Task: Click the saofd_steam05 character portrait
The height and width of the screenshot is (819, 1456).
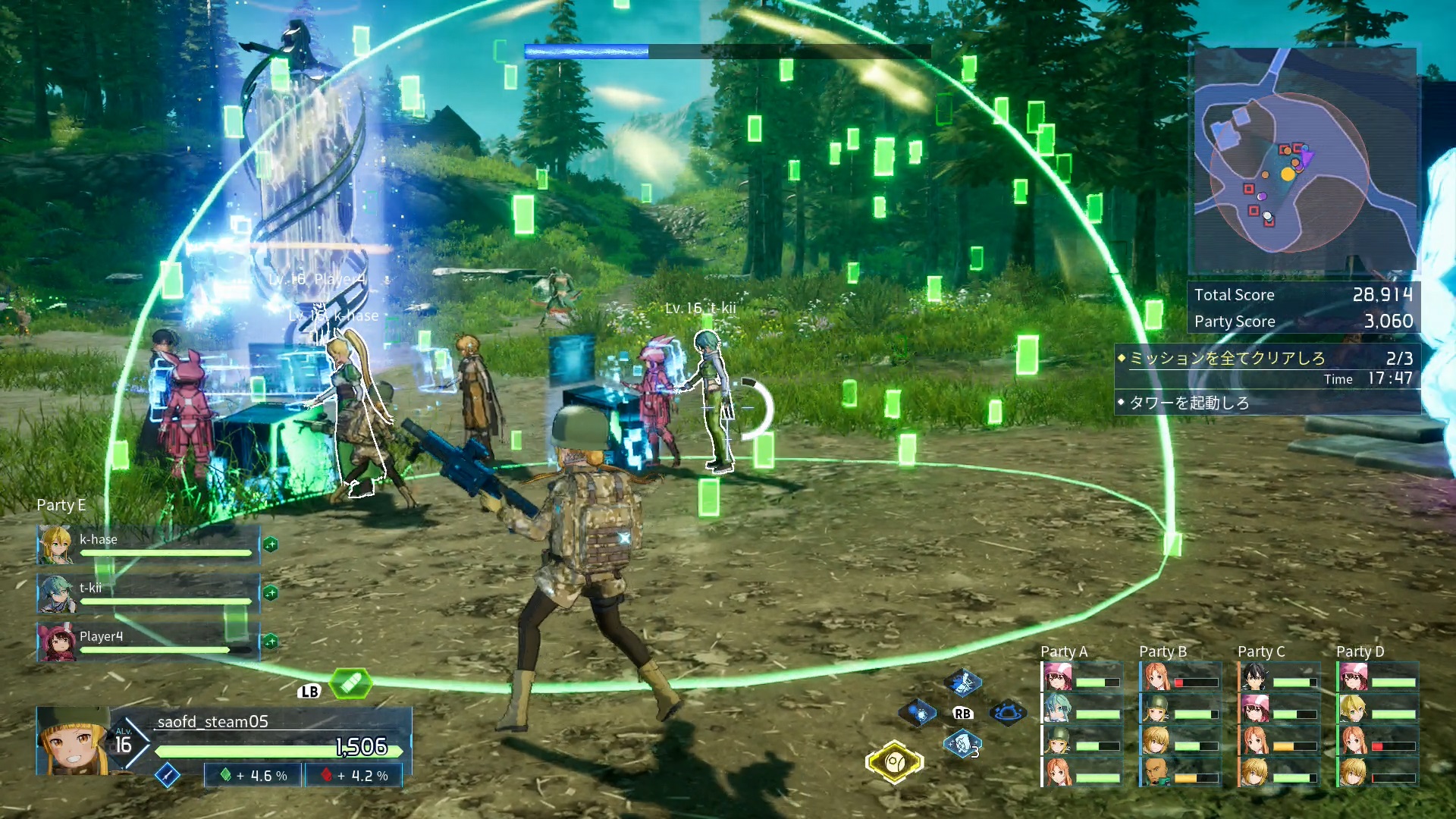Action: 73,741
